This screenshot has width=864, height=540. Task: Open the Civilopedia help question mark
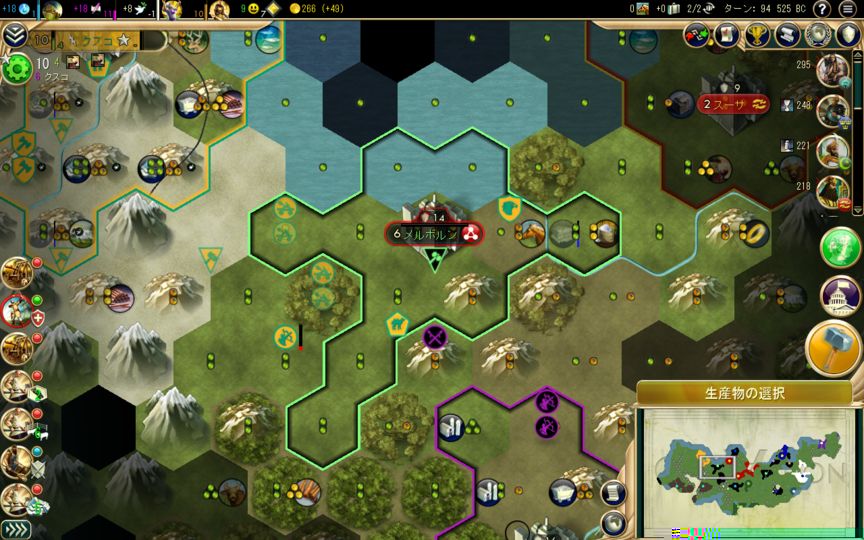822,9
